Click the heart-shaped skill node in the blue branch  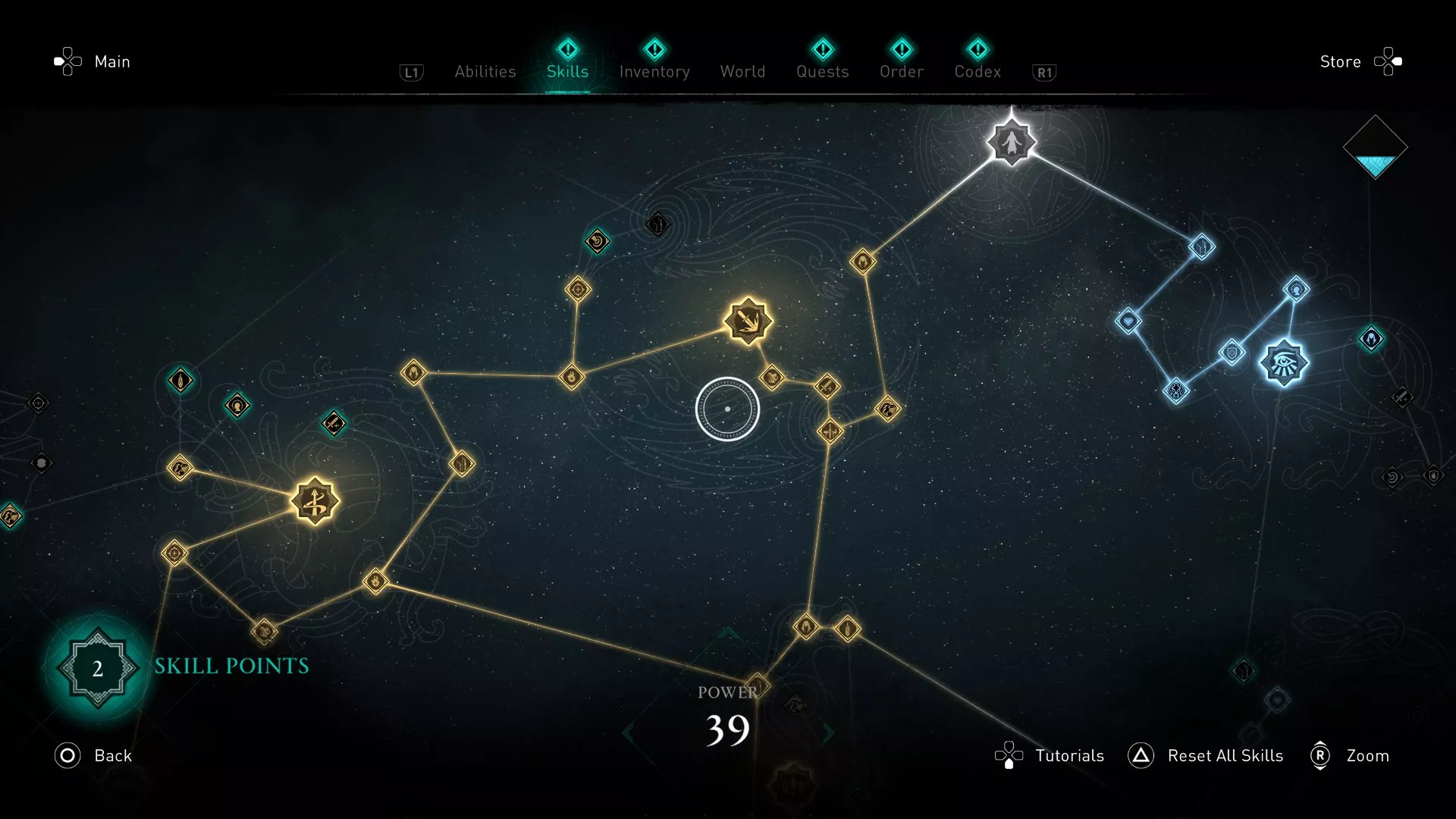(1128, 322)
